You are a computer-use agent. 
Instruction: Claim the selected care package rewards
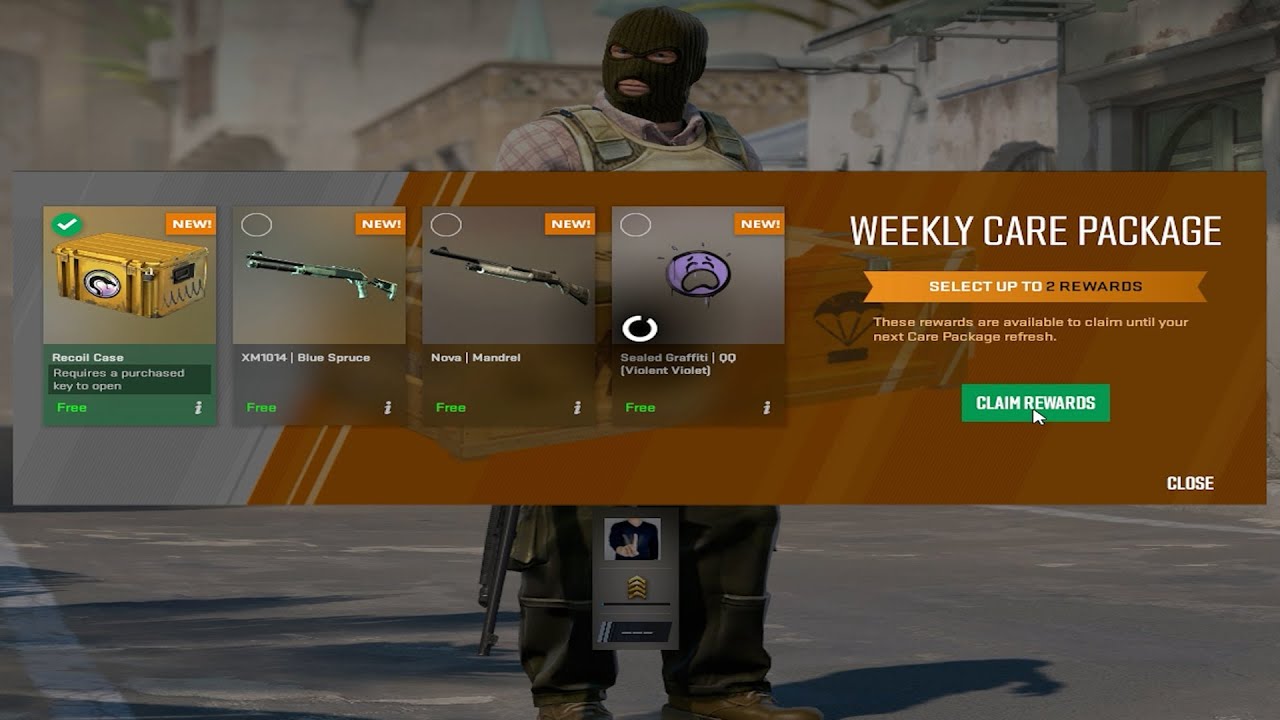(1035, 403)
